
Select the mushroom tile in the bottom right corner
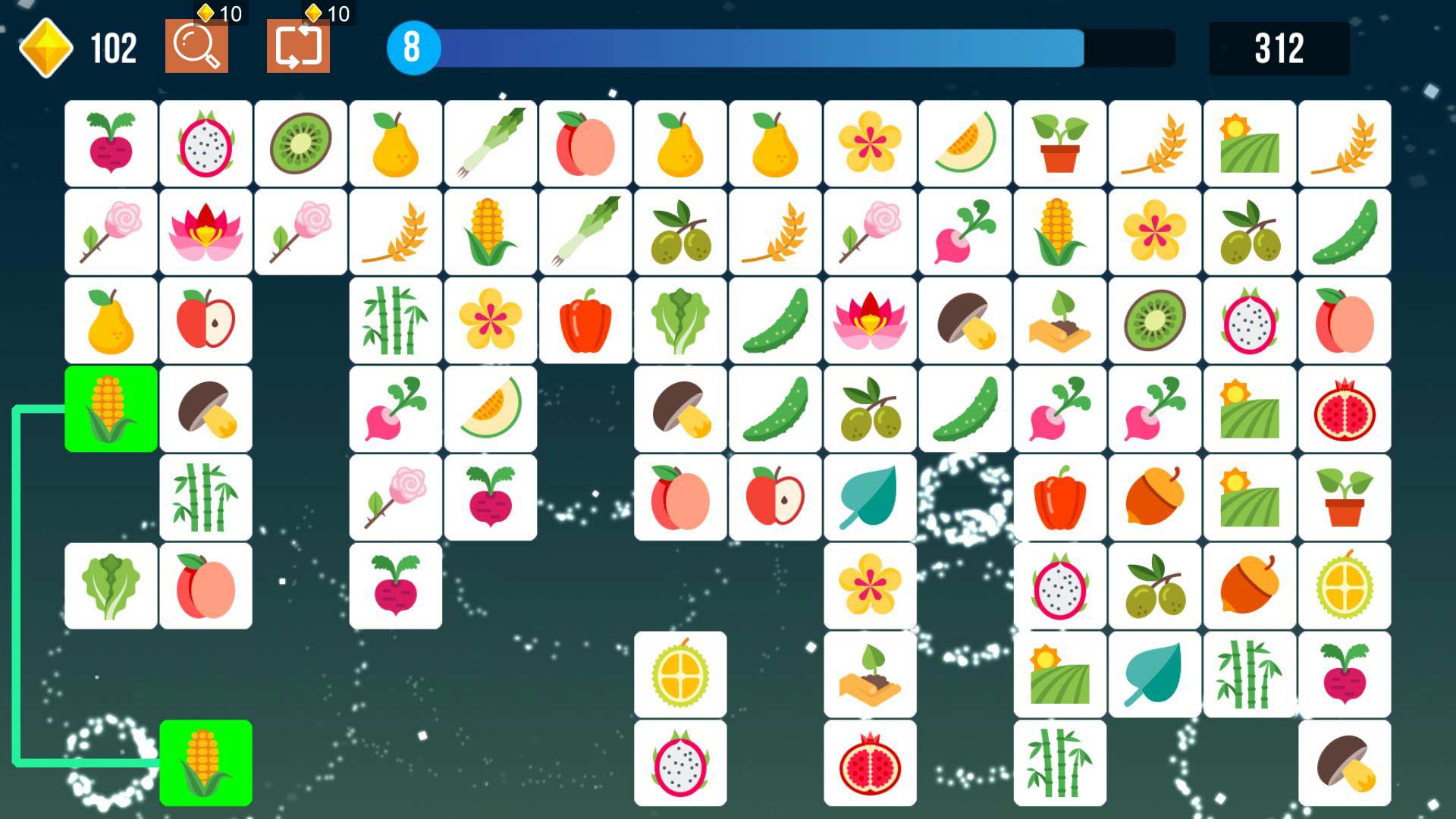point(1345,762)
